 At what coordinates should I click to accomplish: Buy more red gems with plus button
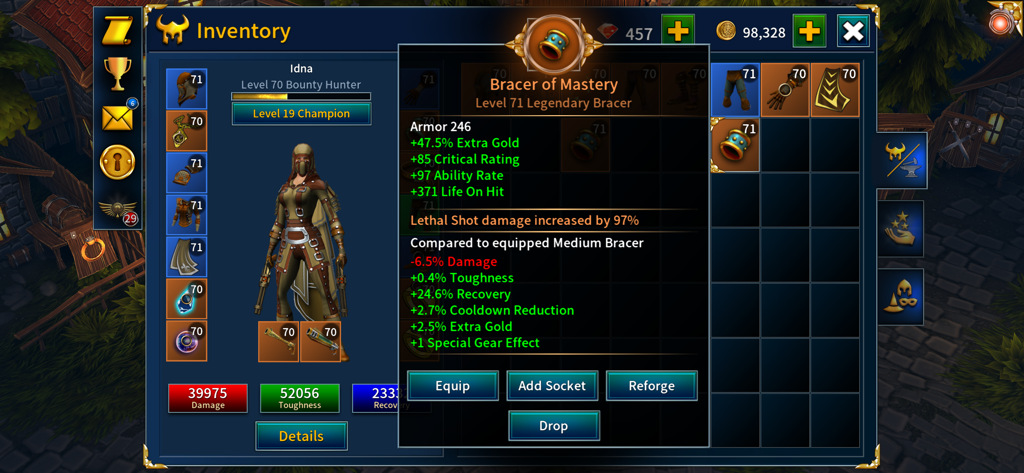[677, 32]
